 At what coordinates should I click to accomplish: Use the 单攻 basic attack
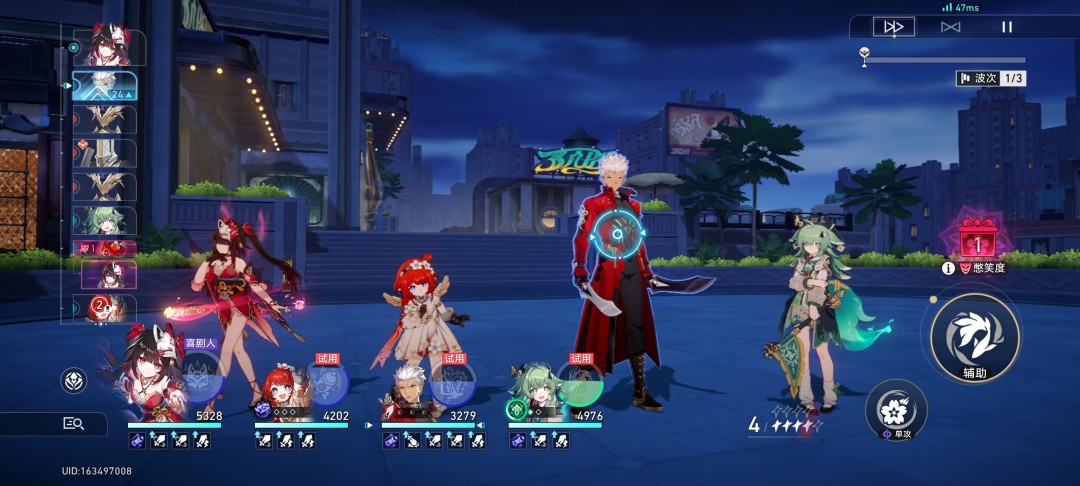(895, 410)
